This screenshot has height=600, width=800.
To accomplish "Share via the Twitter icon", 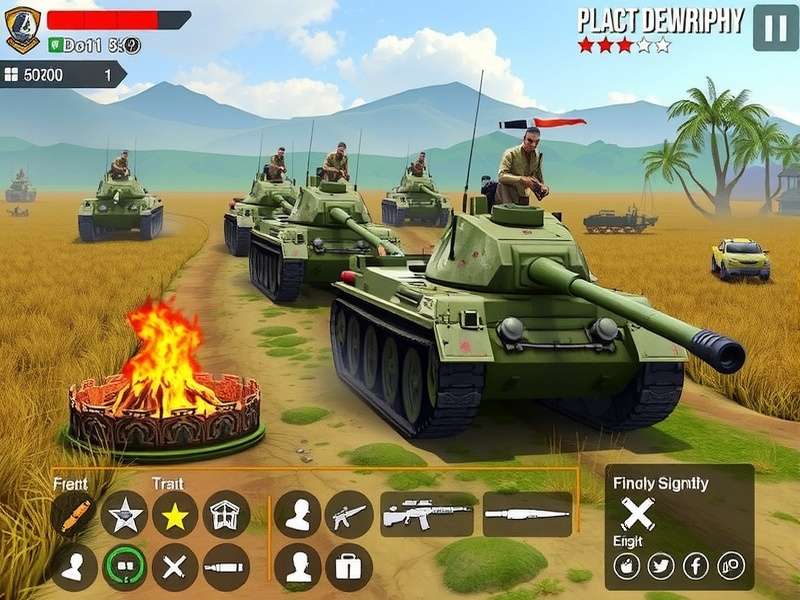I will tap(661, 566).
